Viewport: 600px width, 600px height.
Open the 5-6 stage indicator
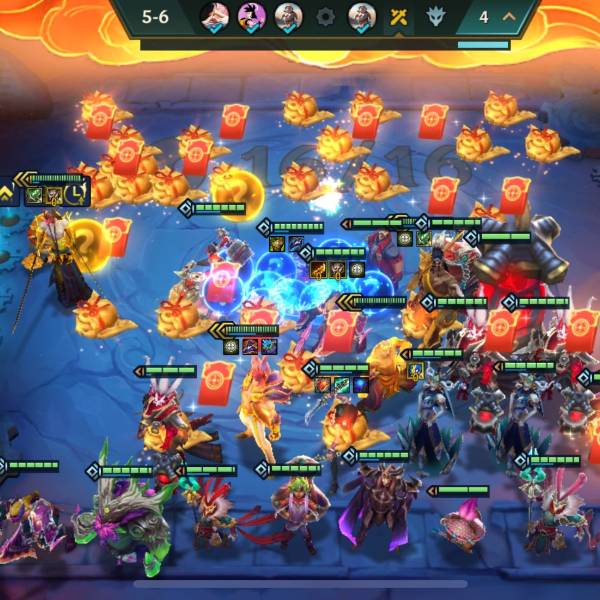(155, 17)
